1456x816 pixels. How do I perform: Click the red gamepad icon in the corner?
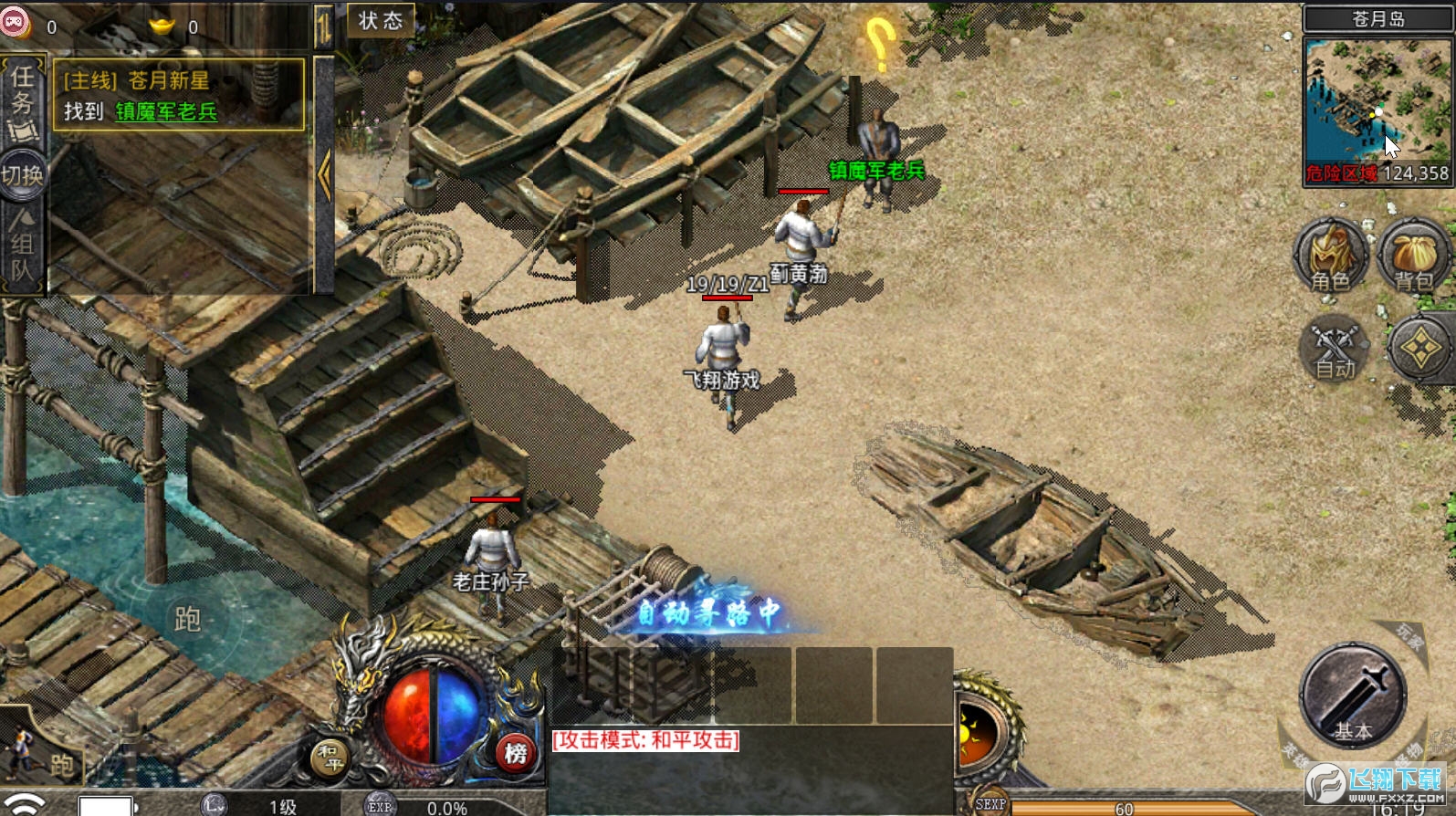point(16,21)
